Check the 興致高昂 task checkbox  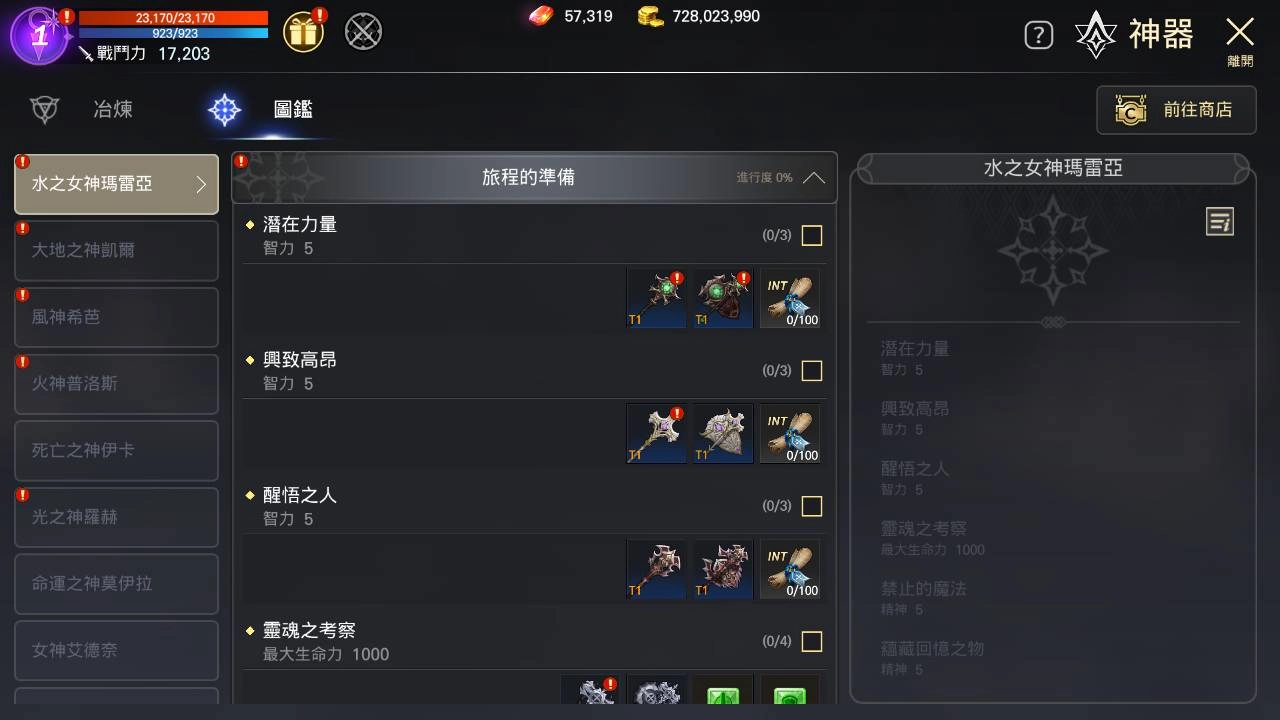click(x=811, y=371)
